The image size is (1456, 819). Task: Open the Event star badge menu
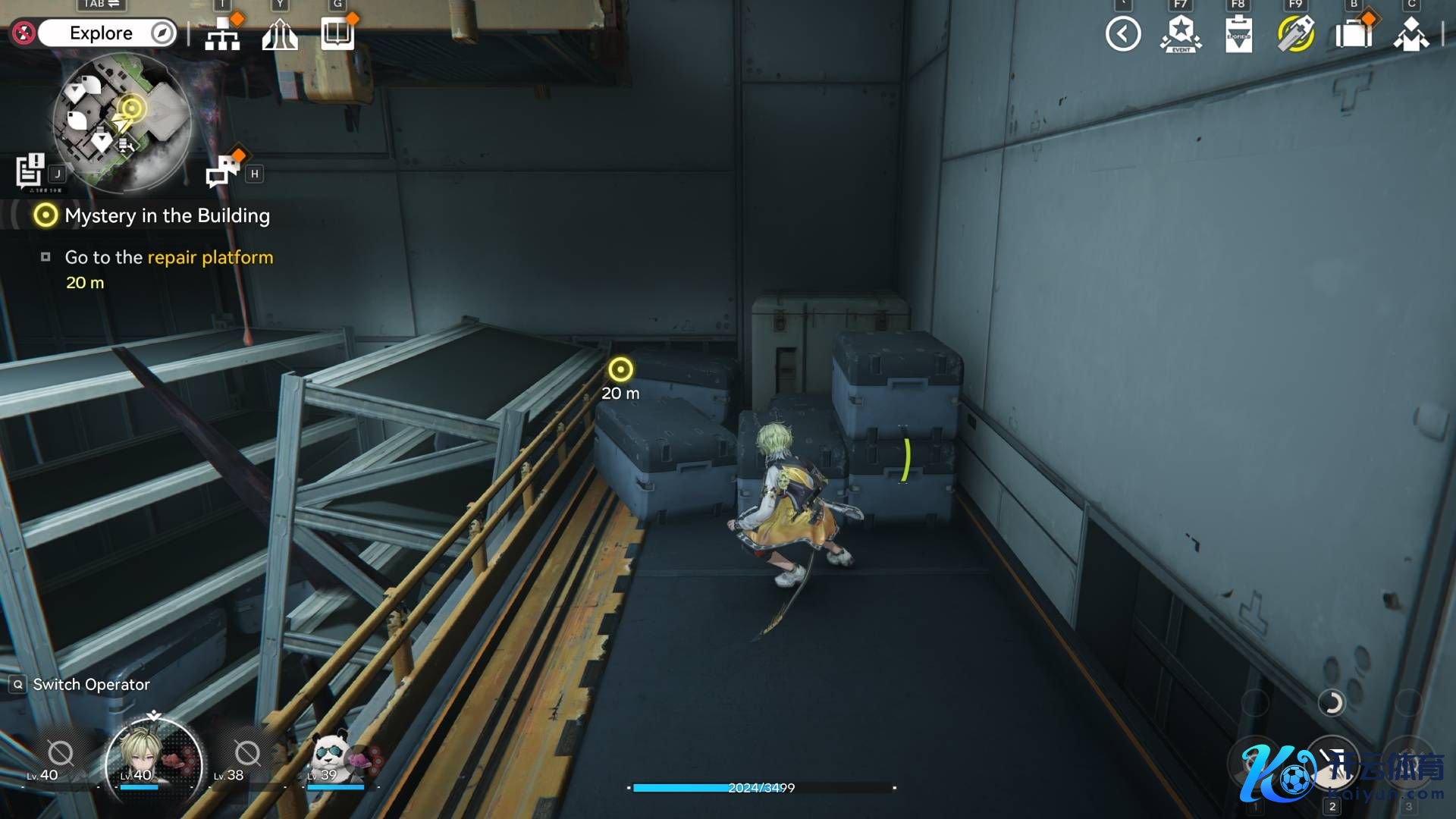click(1181, 34)
